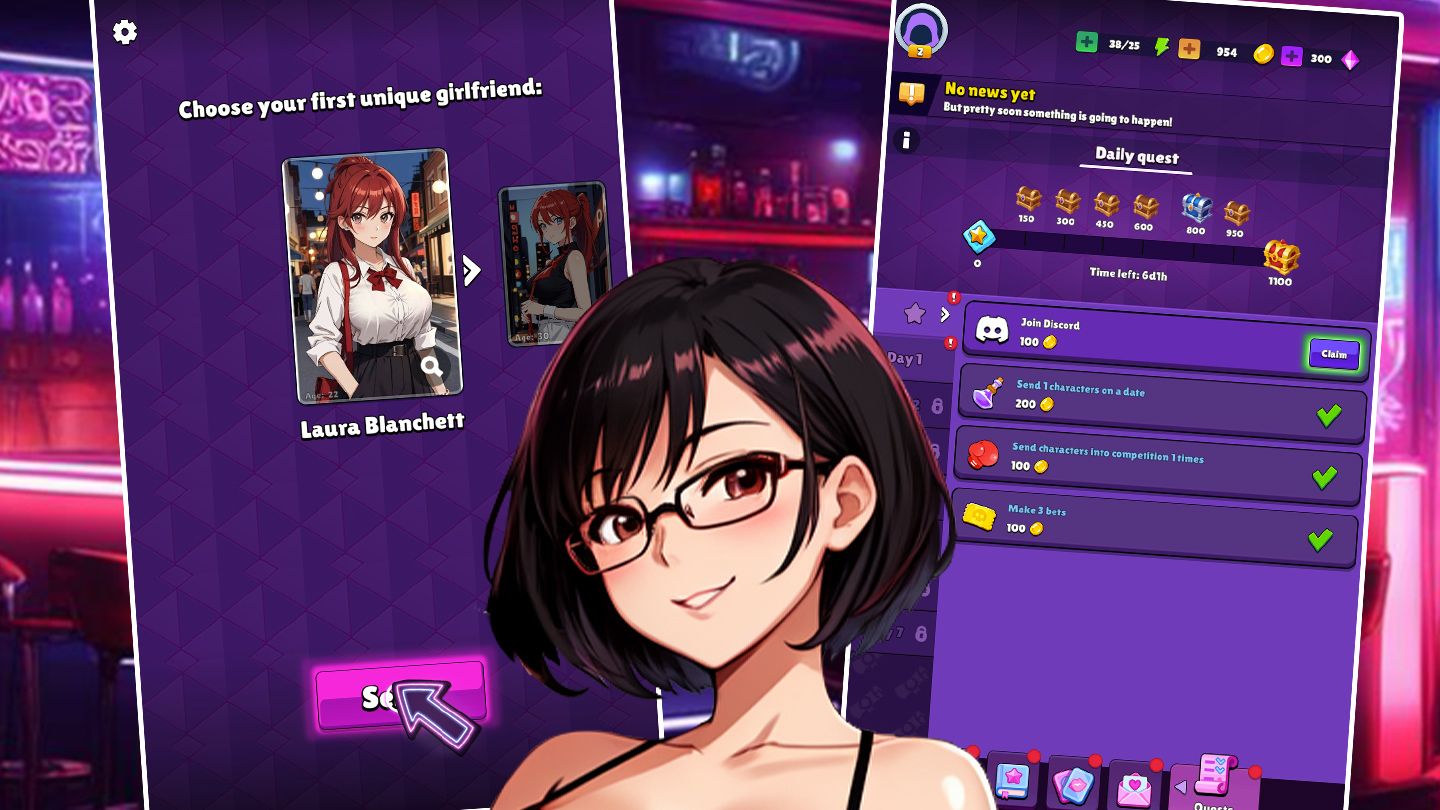1440x810 pixels.
Task: Open the star storybook icon
Action: pos(1012,783)
